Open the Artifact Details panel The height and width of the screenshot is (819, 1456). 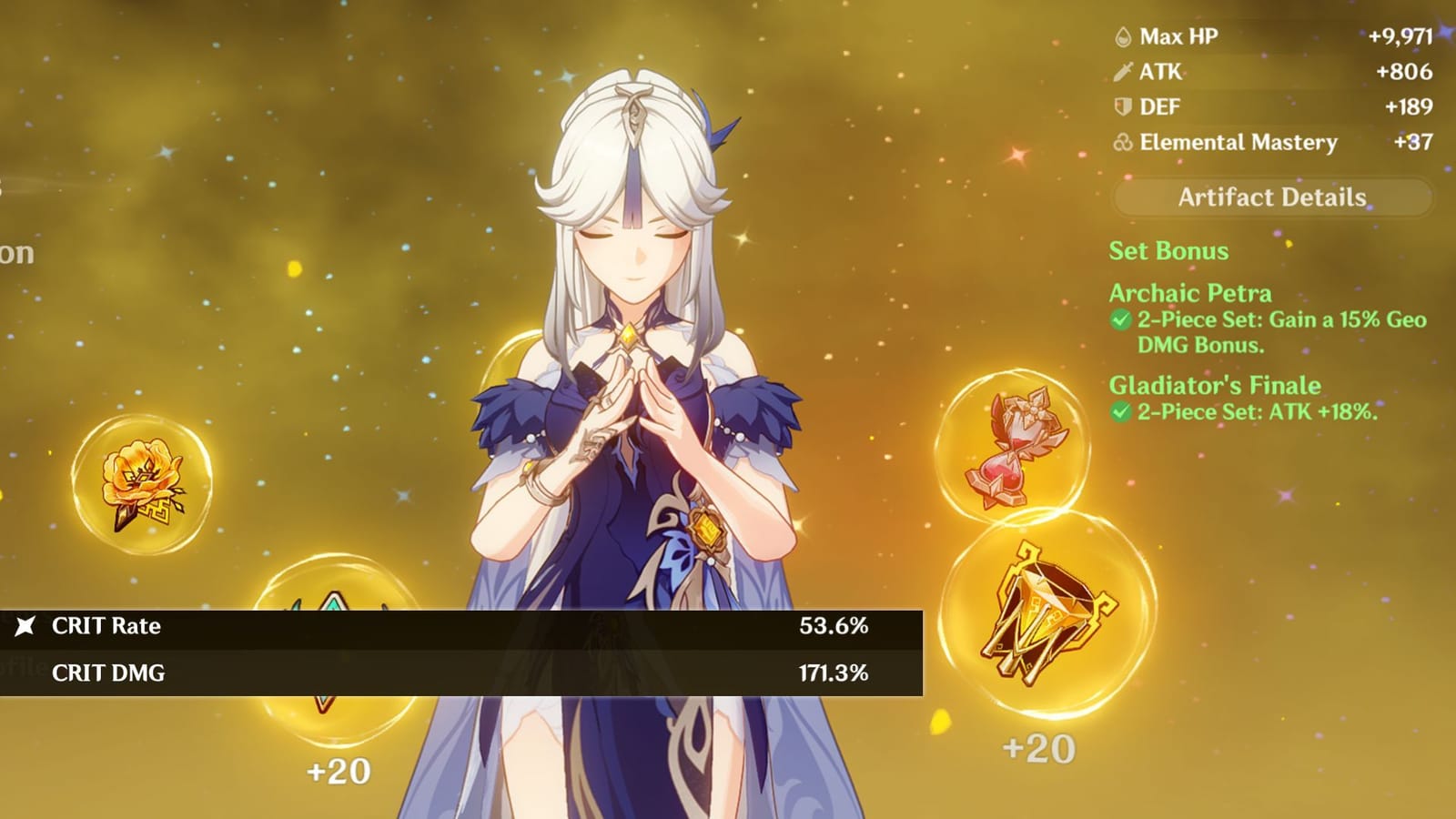(x=1271, y=197)
